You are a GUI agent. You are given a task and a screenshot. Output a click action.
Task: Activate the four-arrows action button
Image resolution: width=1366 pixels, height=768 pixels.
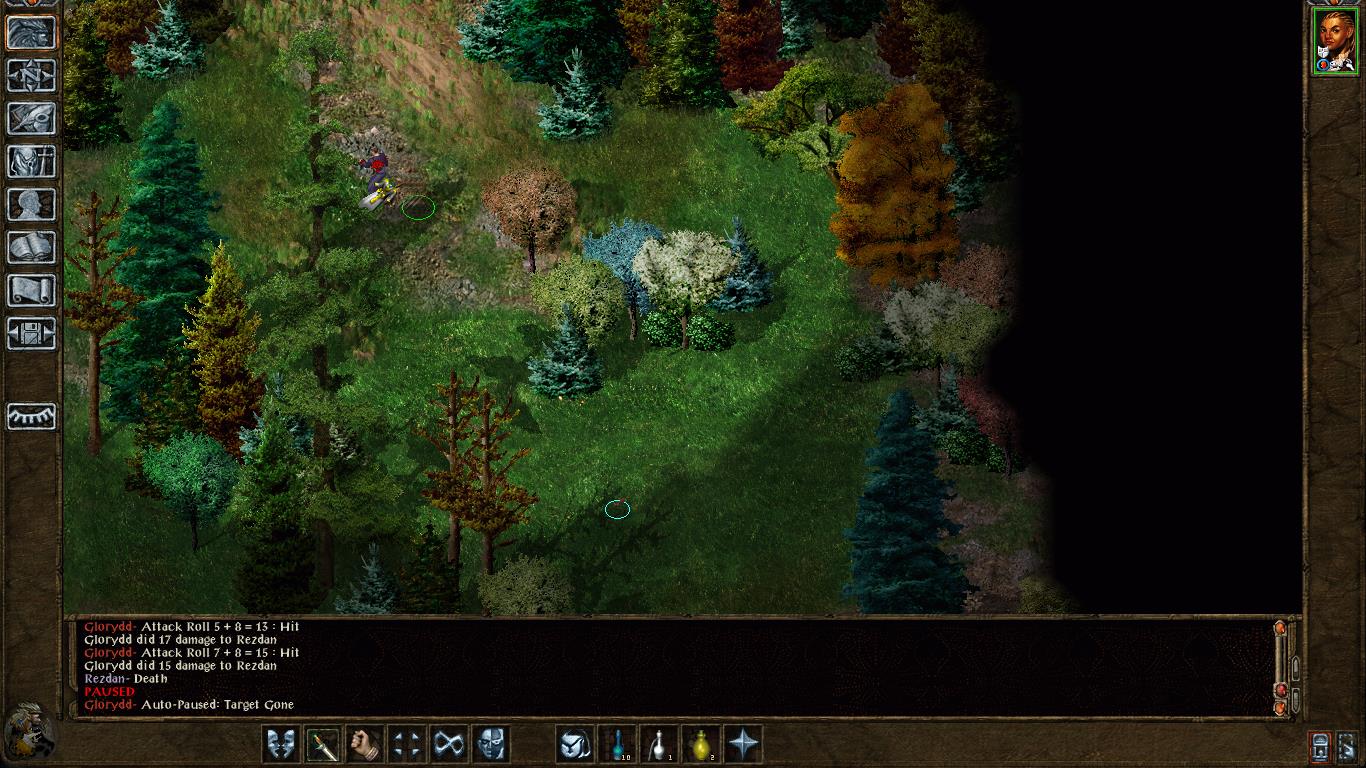click(x=406, y=744)
